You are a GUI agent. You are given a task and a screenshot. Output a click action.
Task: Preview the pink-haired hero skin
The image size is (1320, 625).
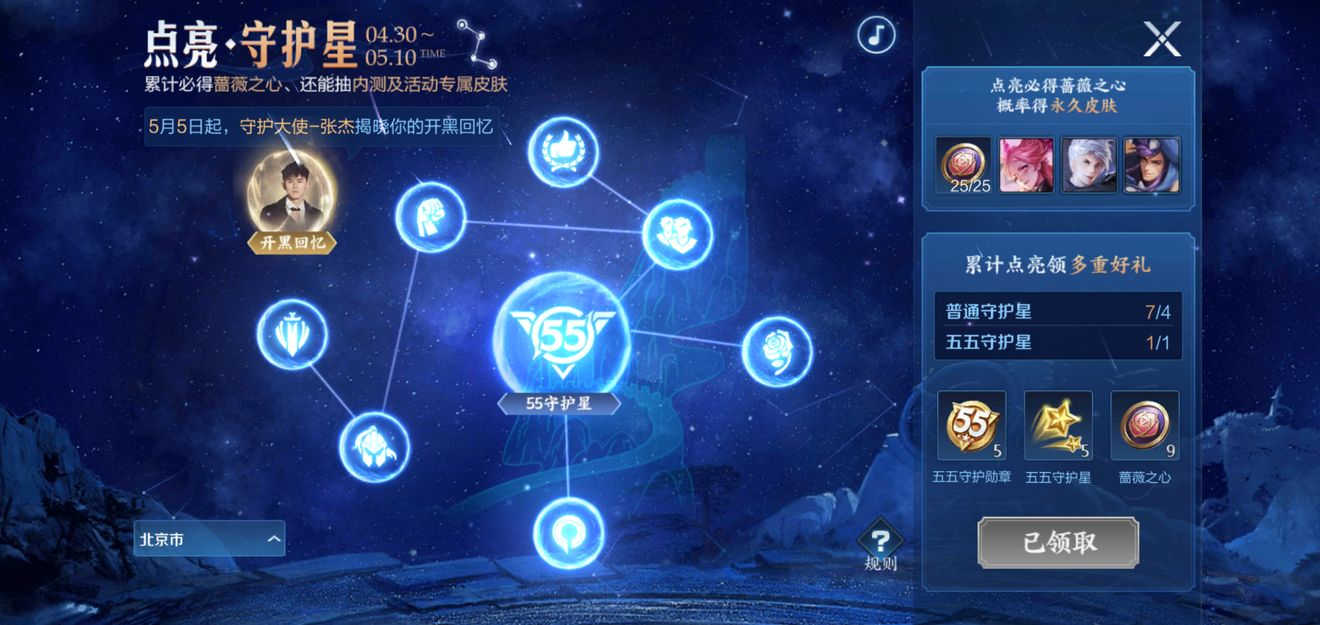[x=1026, y=165]
